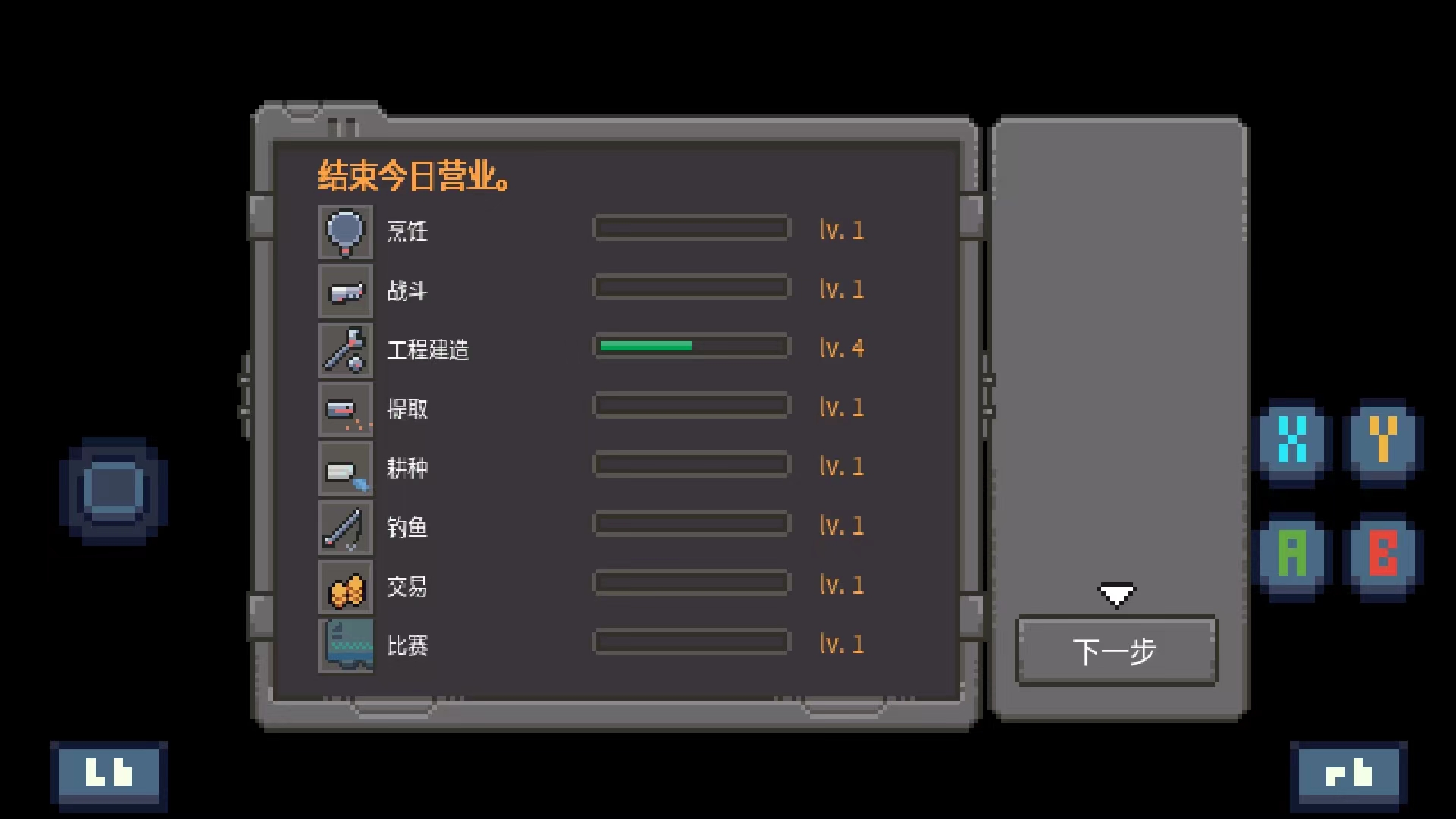Click the 战斗 combat weapon icon
1456x819 pixels.
pos(346,290)
